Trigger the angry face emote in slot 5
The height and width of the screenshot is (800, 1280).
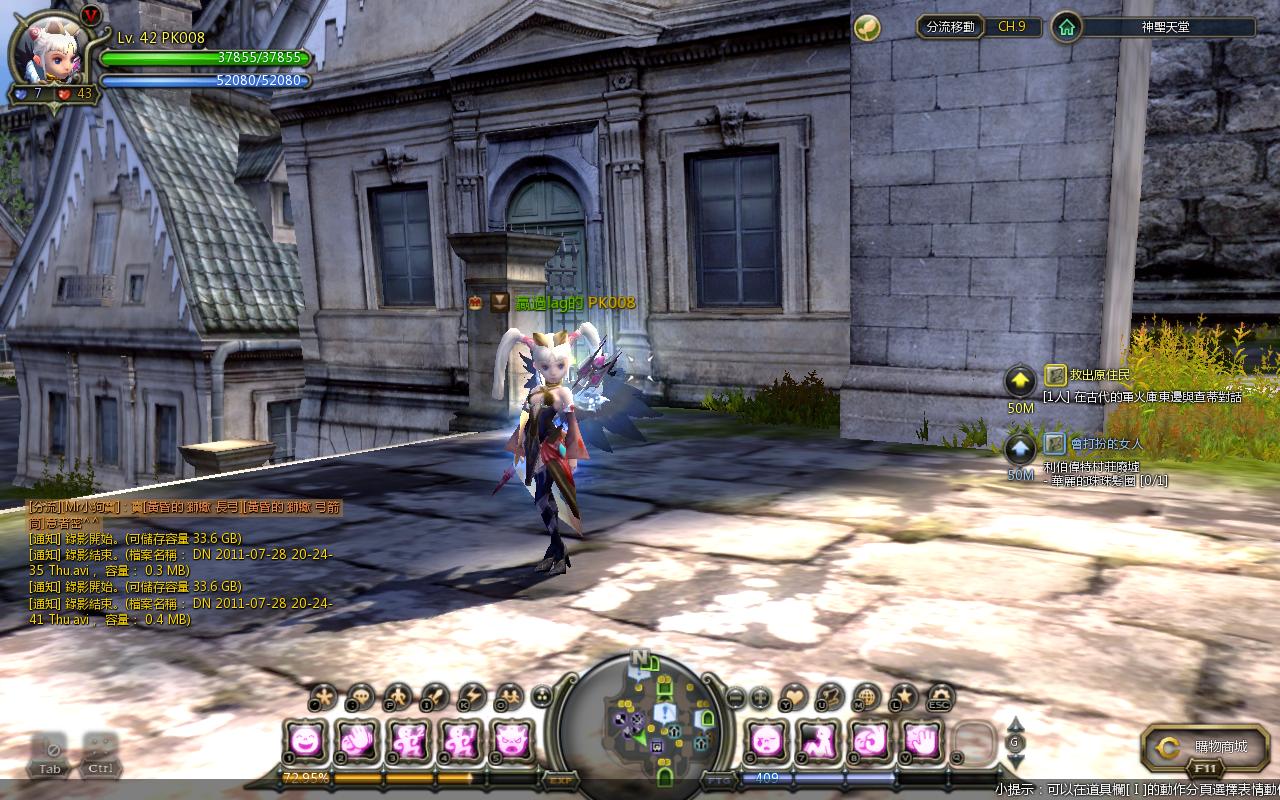click(512, 741)
